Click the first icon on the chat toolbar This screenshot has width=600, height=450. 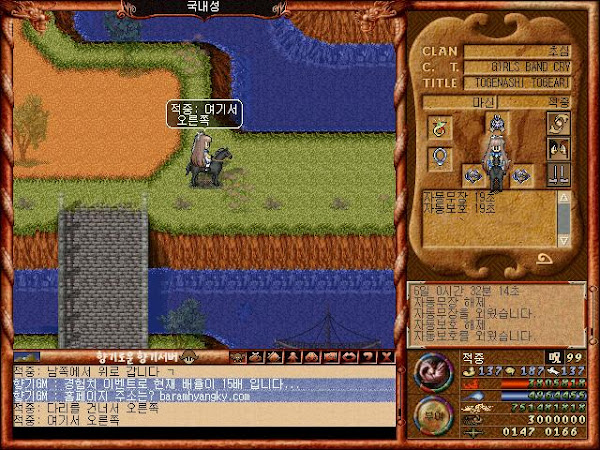click(239, 356)
